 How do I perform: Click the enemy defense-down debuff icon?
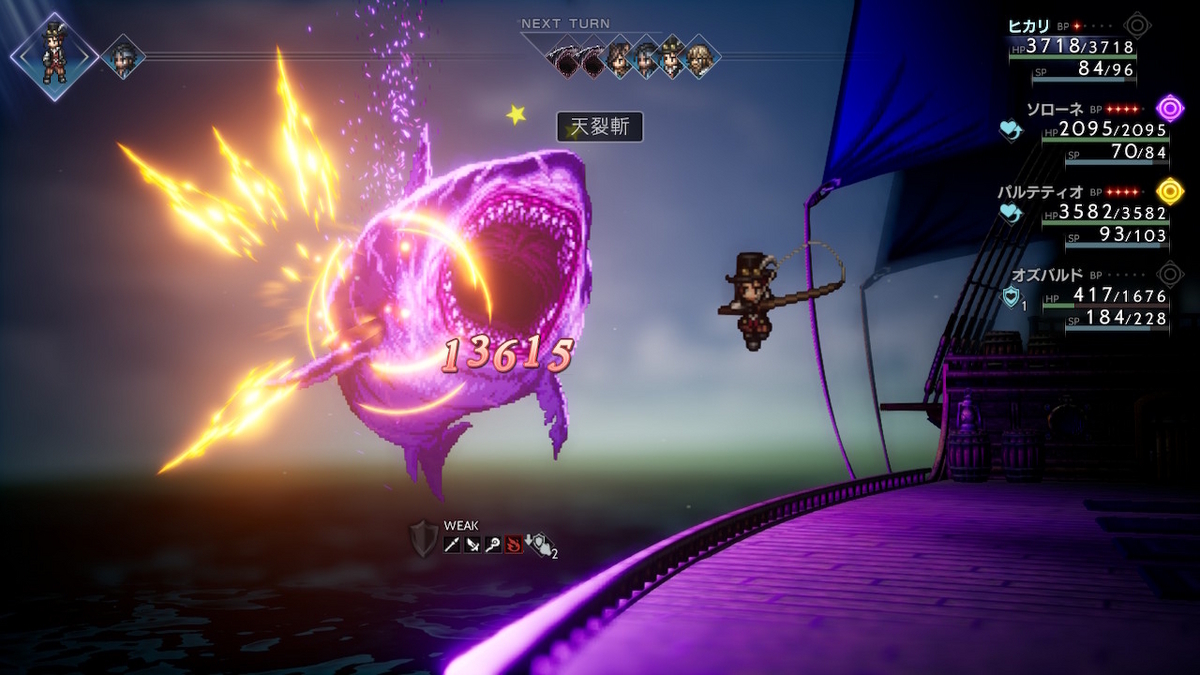536,544
